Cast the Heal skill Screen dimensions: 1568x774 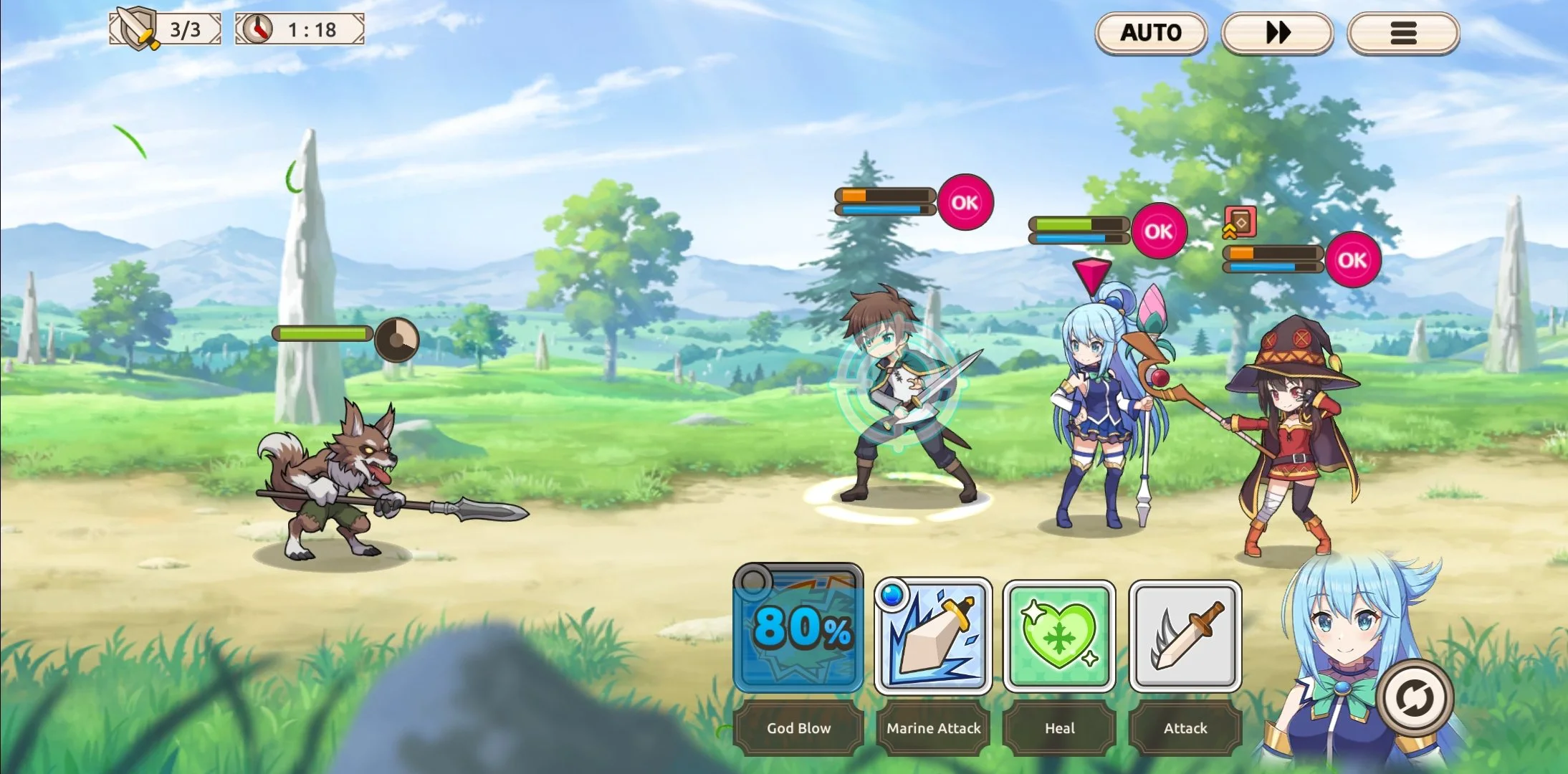1059,636
